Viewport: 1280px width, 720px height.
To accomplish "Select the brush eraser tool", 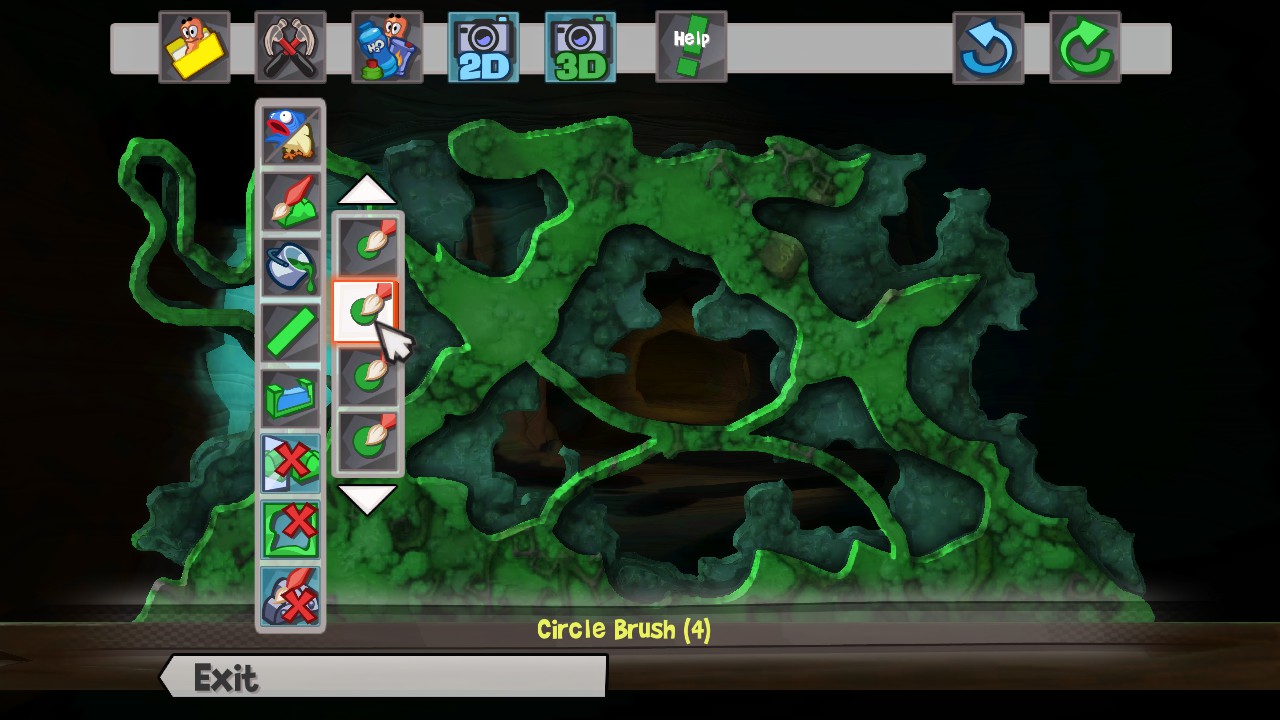I will [x=291, y=593].
